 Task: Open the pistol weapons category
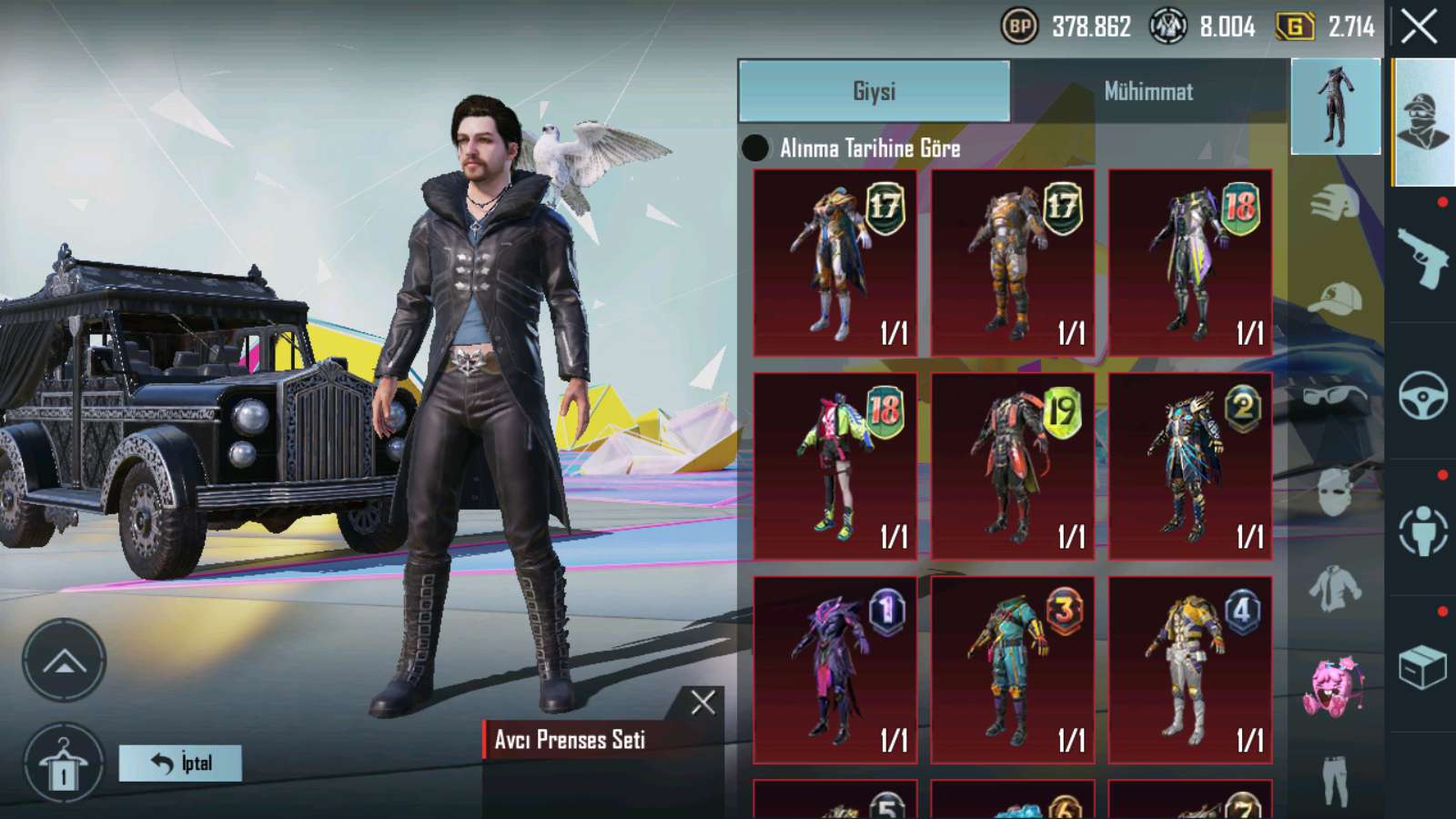[x=1422, y=258]
